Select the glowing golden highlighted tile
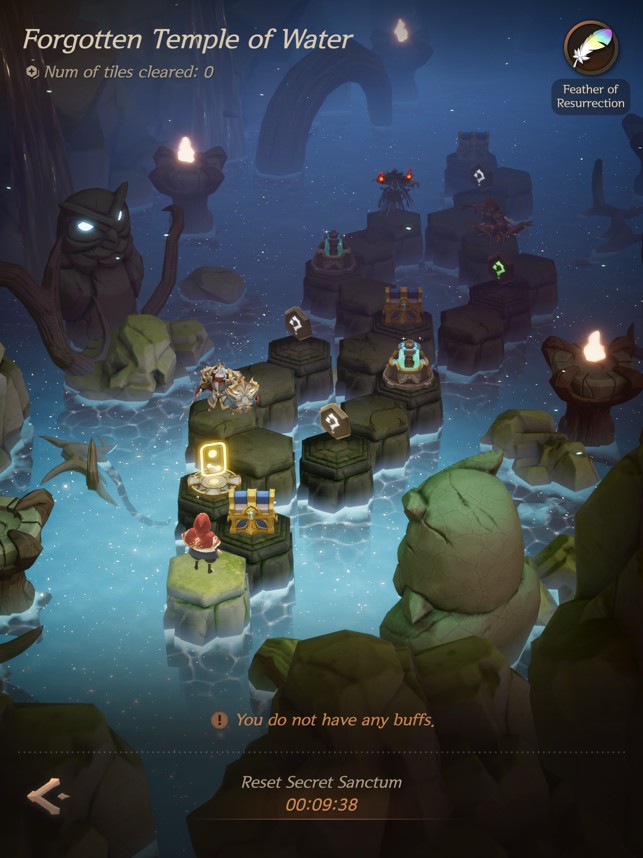The image size is (643, 858). pyautogui.click(x=211, y=469)
